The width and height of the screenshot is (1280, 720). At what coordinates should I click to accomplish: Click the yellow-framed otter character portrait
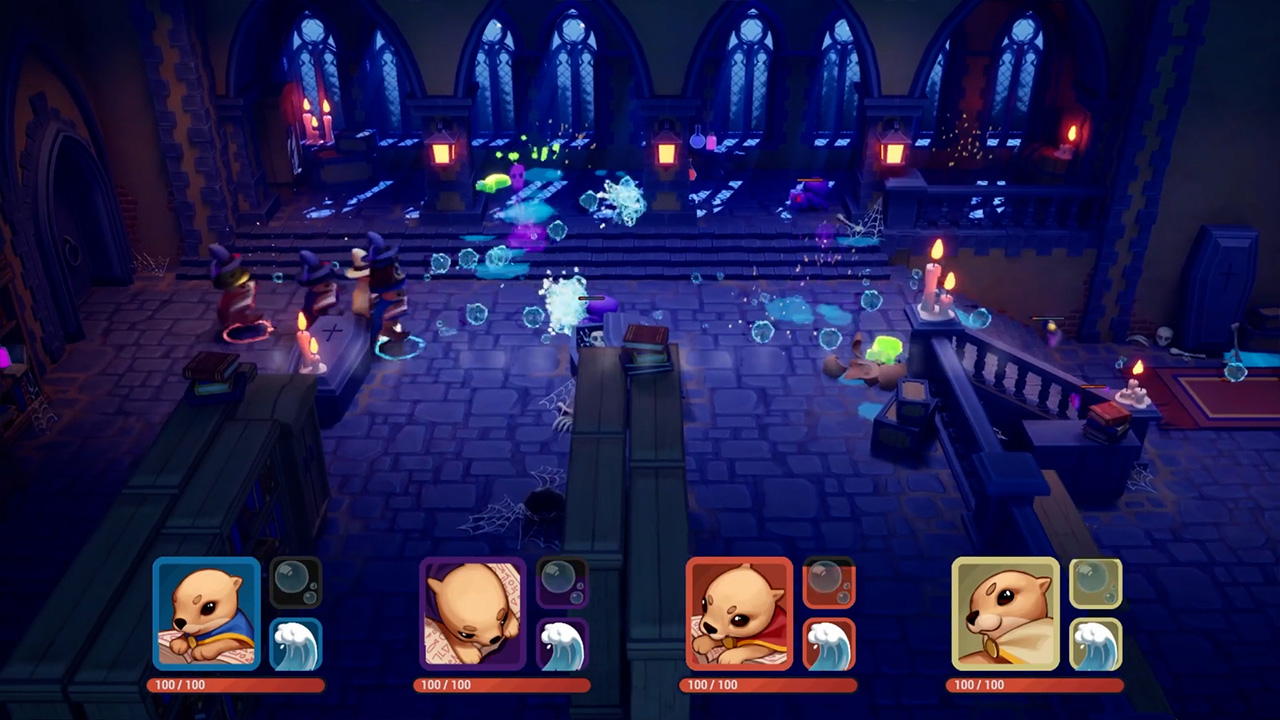(x=1006, y=613)
